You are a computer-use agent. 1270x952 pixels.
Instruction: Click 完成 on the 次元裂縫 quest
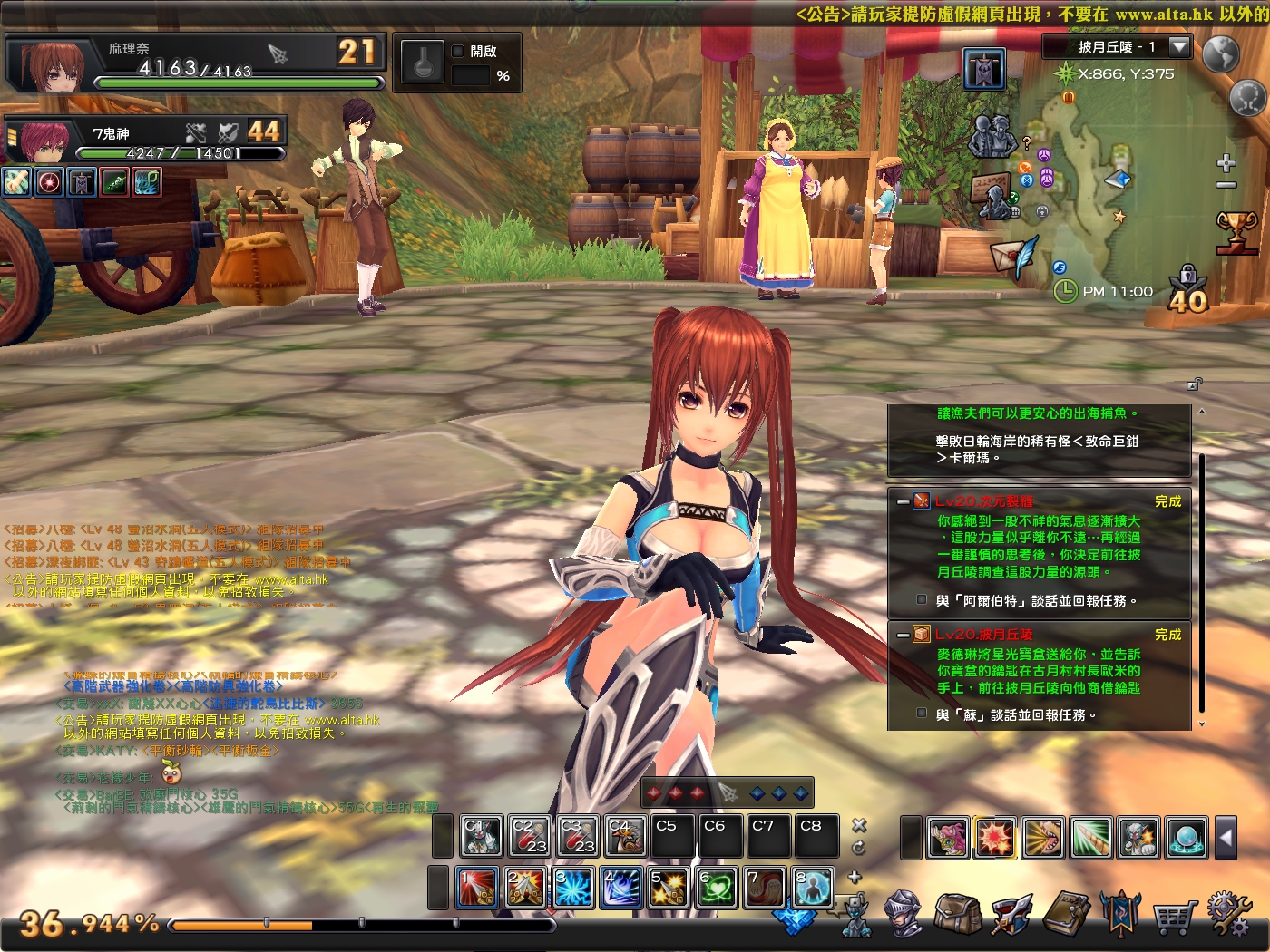click(1167, 500)
